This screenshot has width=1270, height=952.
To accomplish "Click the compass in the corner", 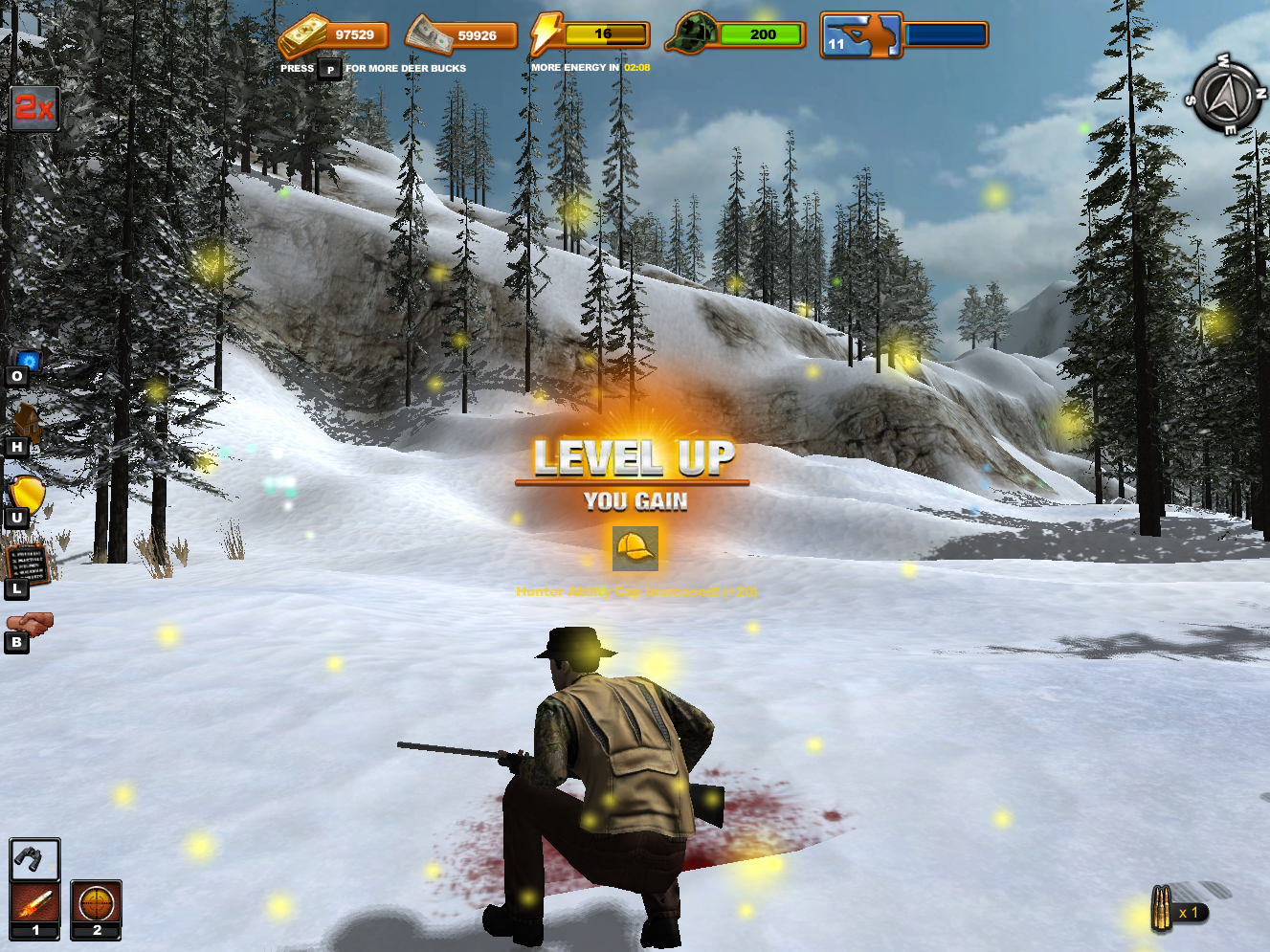I will [x=1225, y=96].
